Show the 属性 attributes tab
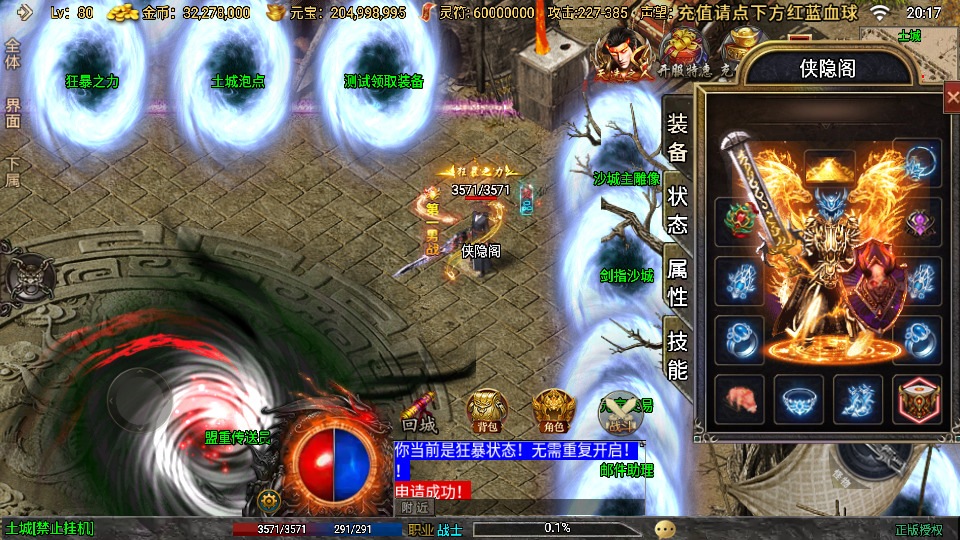The height and width of the screenshot is (540, 960). pyautogui.click(x=677, y=281)
